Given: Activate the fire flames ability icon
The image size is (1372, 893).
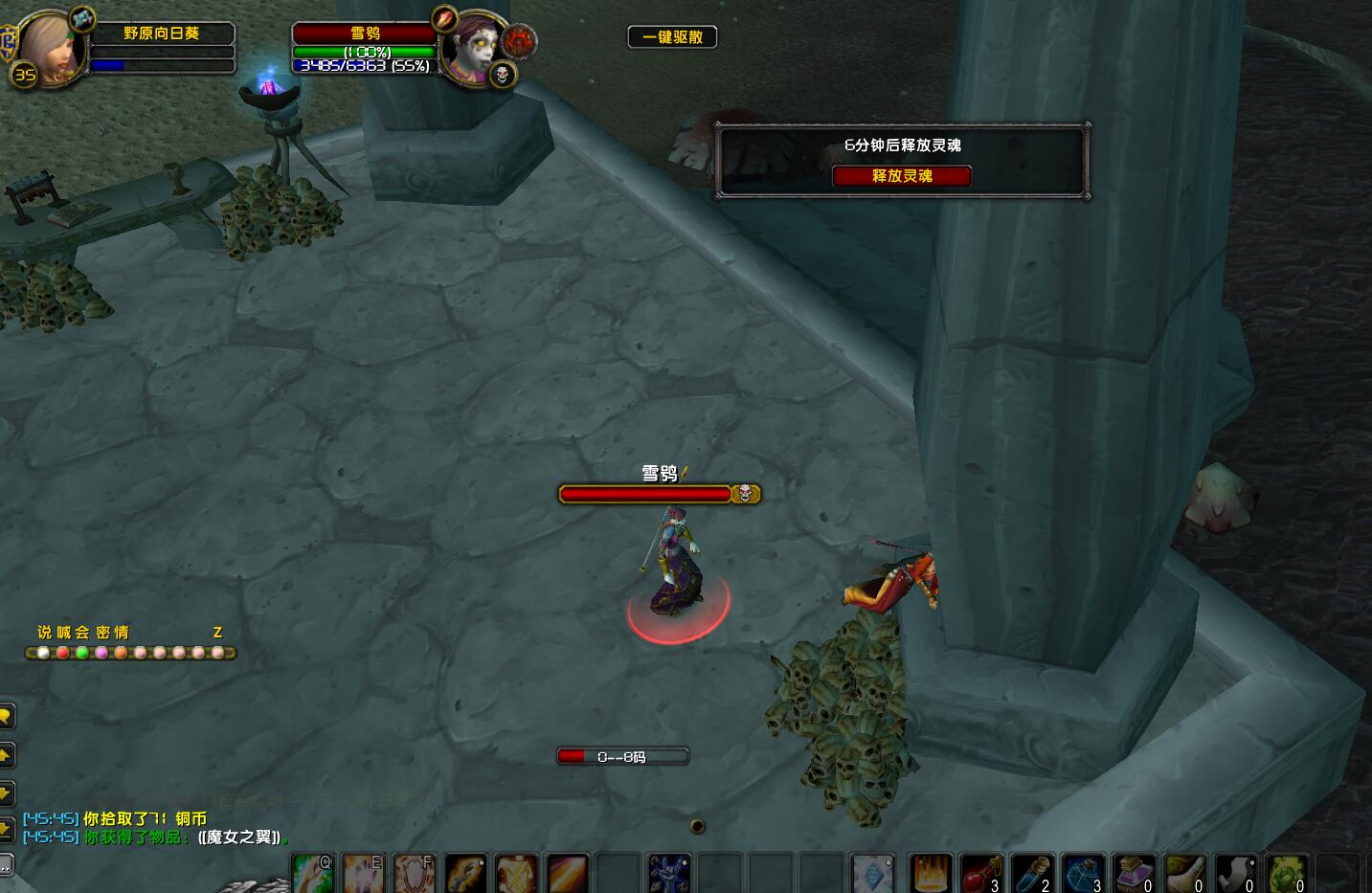Looking at the screenshot, I should pyautogui.click(x=930, y=875).
